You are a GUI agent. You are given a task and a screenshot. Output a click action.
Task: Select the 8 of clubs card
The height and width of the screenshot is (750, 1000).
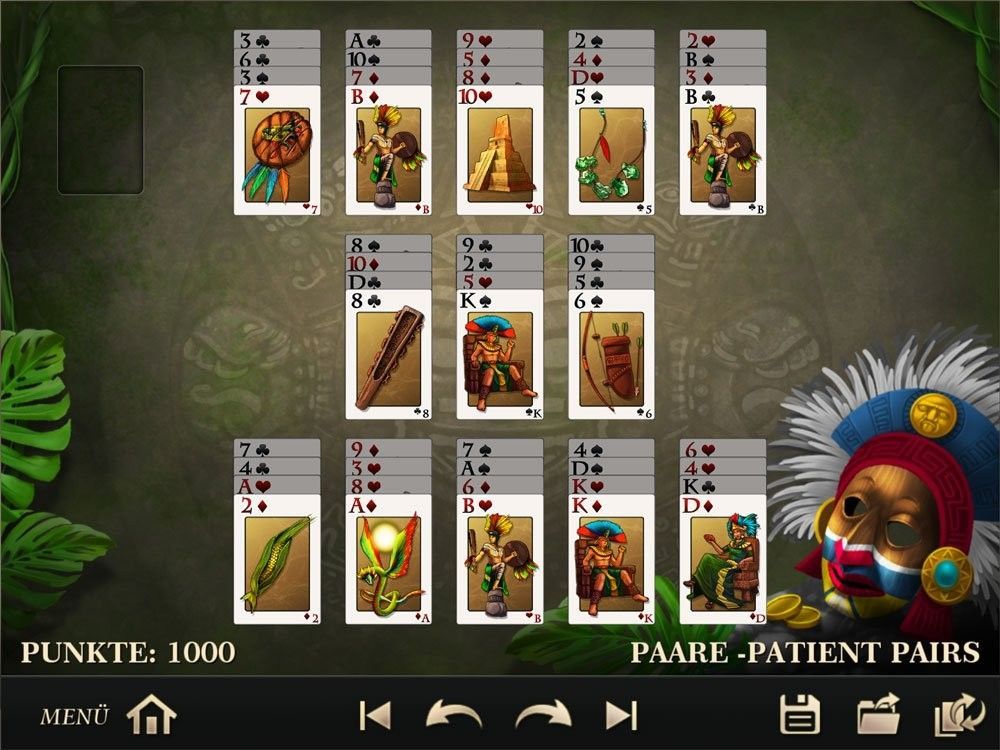click(x=388, y=355)
